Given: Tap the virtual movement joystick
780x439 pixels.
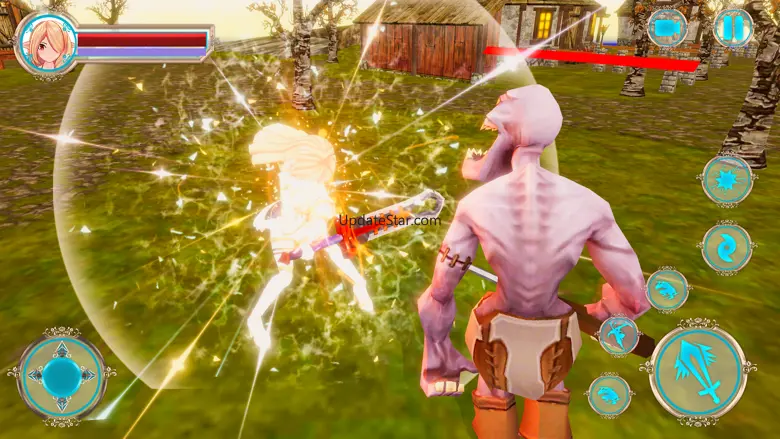Looking at the screenshot, I should tap(62, 375).
